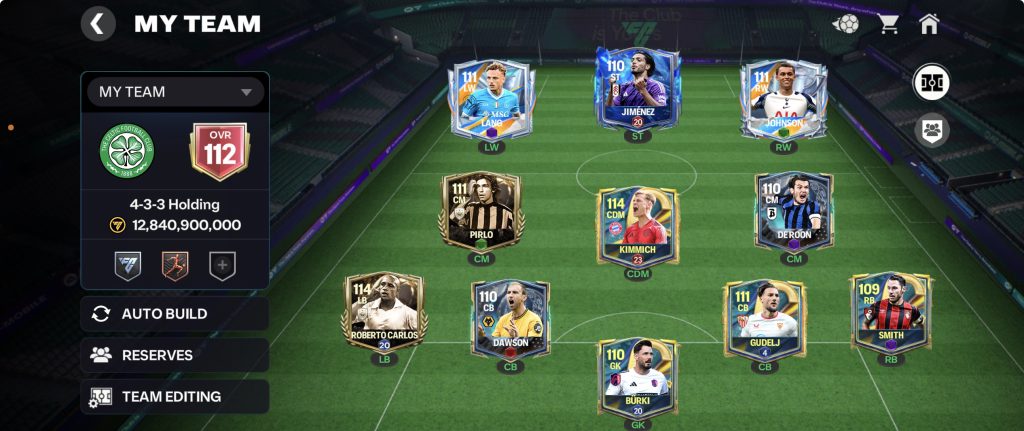Screen dimensions: 1024x431
Task: Choose the Kimmich CDM card
Action: coord(637,225)
